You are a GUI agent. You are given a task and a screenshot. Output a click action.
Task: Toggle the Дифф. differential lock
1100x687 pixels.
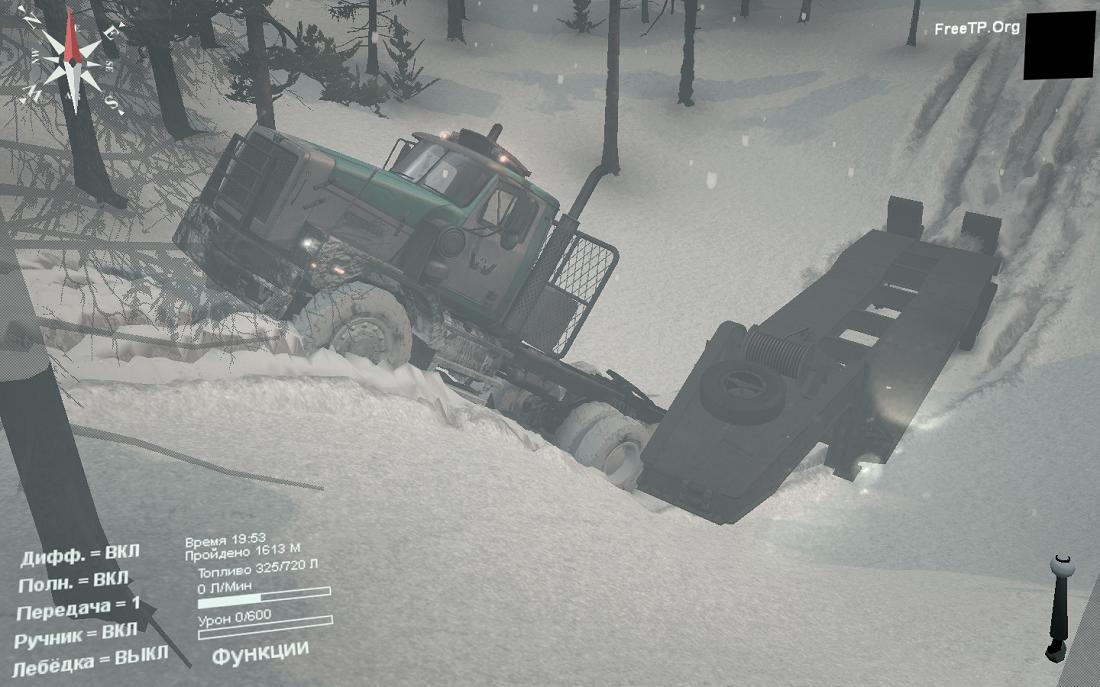(81, 555)
